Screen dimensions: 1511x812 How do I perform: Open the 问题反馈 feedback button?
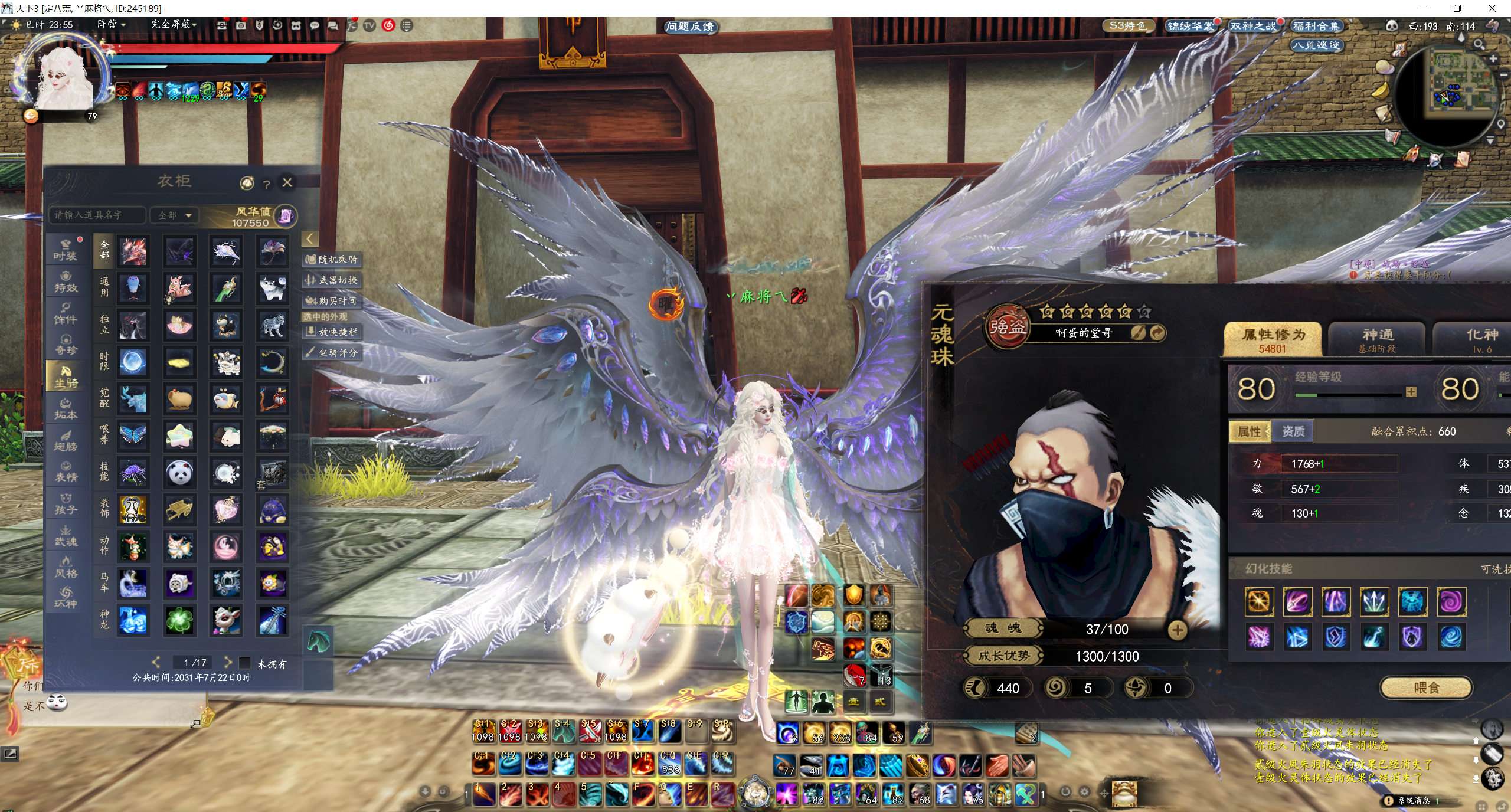point(689,27)
